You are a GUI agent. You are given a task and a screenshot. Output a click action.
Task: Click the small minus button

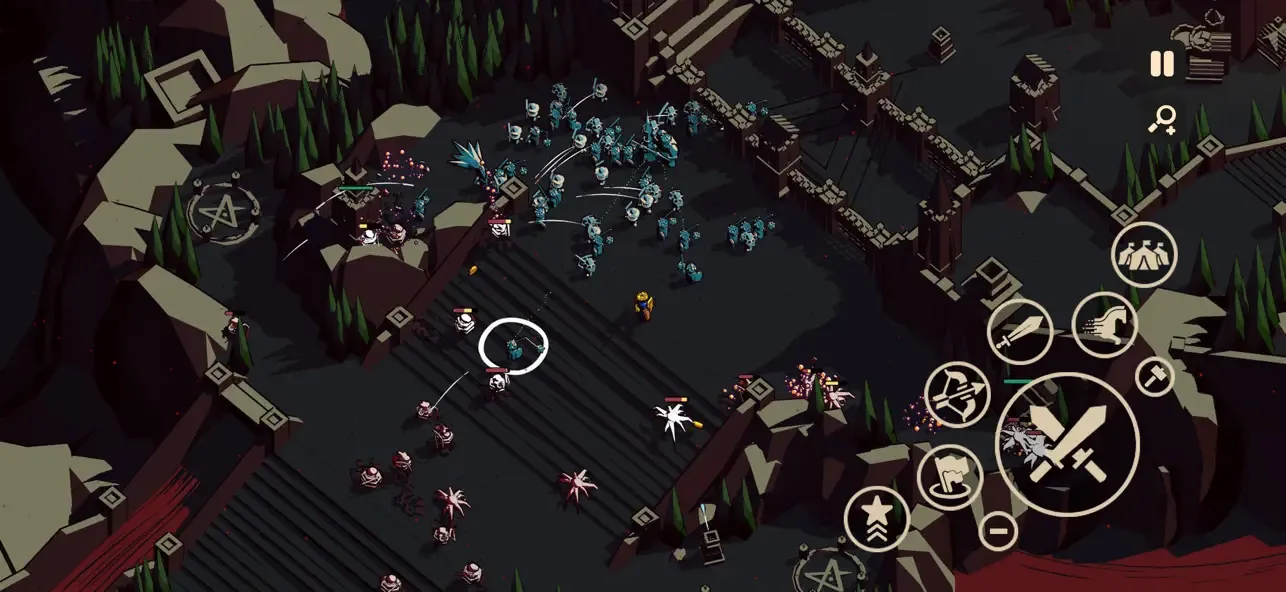[x=998, y=529]
